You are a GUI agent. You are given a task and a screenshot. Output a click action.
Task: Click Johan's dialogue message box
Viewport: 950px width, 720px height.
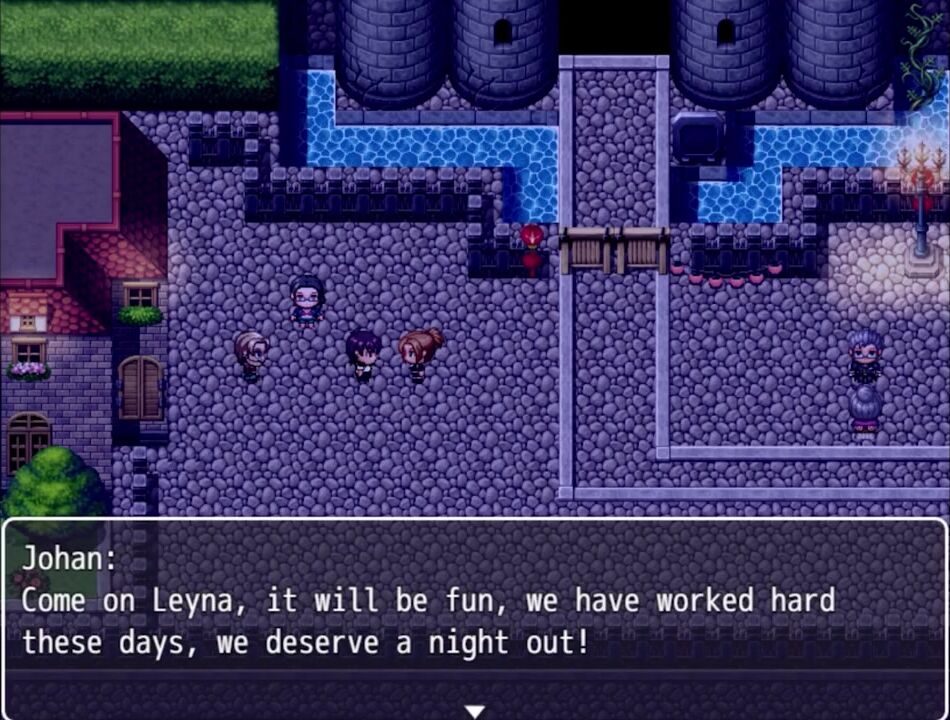475,612
